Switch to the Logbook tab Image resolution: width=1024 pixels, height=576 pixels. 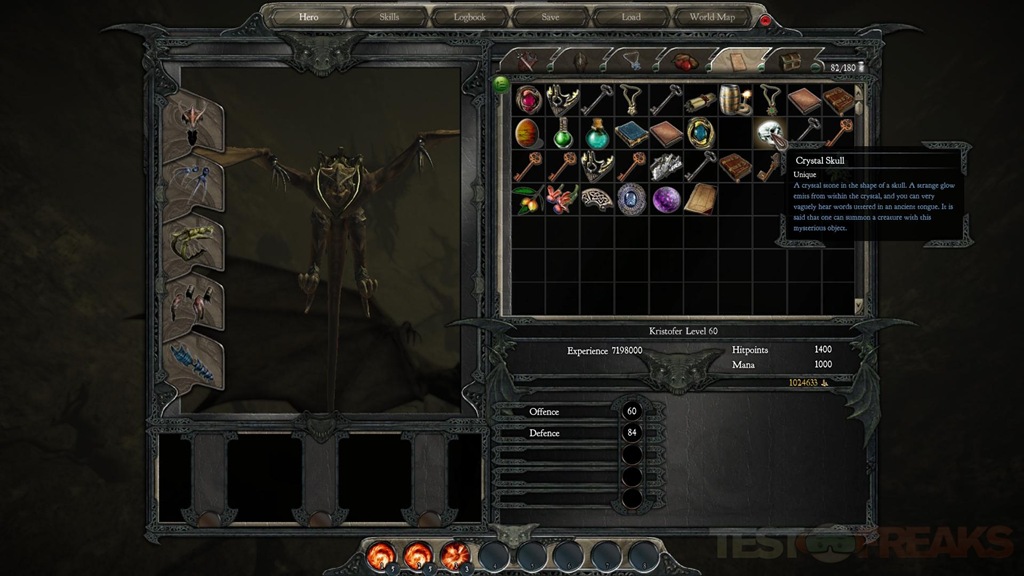point(470,17)
